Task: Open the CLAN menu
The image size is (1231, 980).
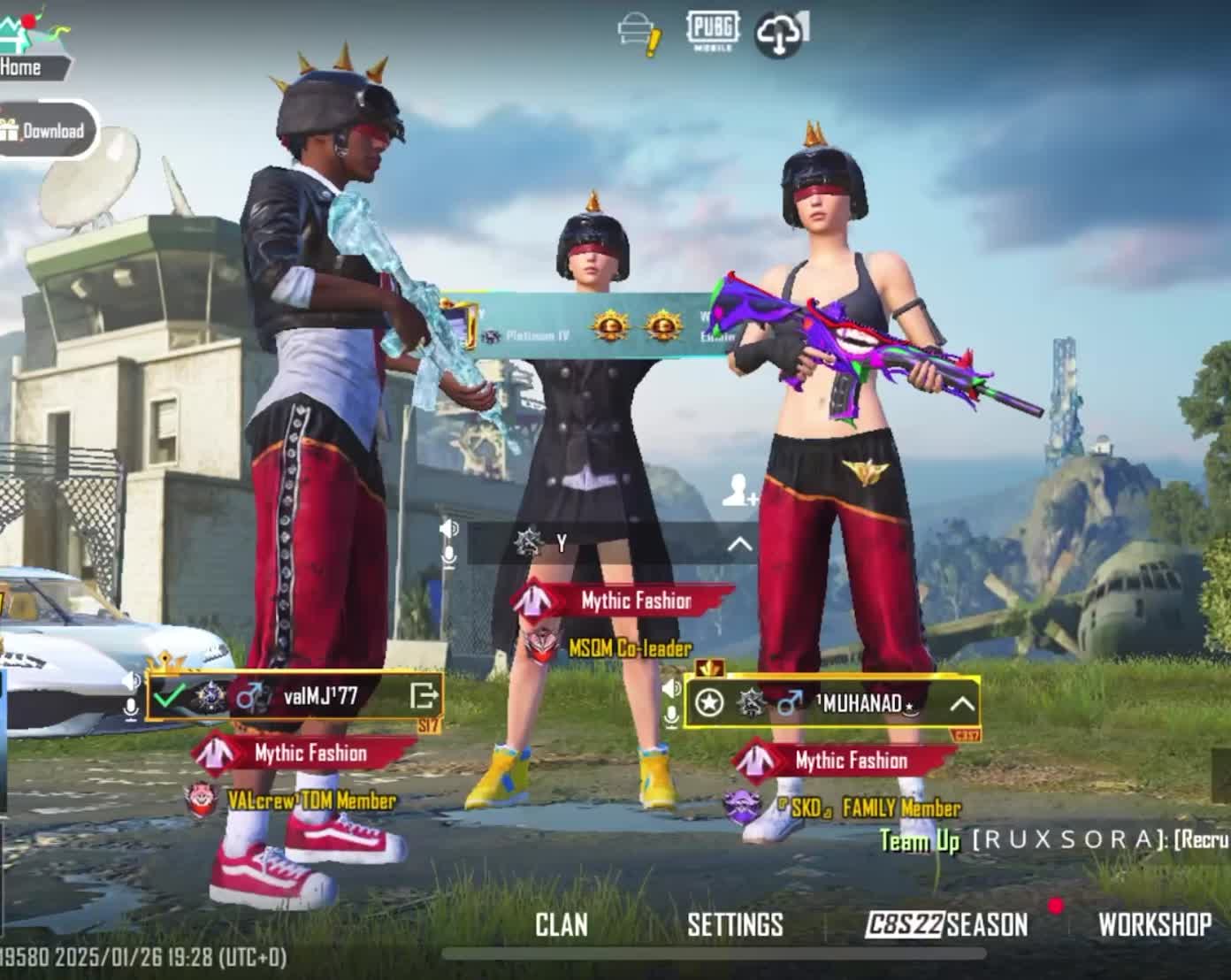Action: (561, 924)
